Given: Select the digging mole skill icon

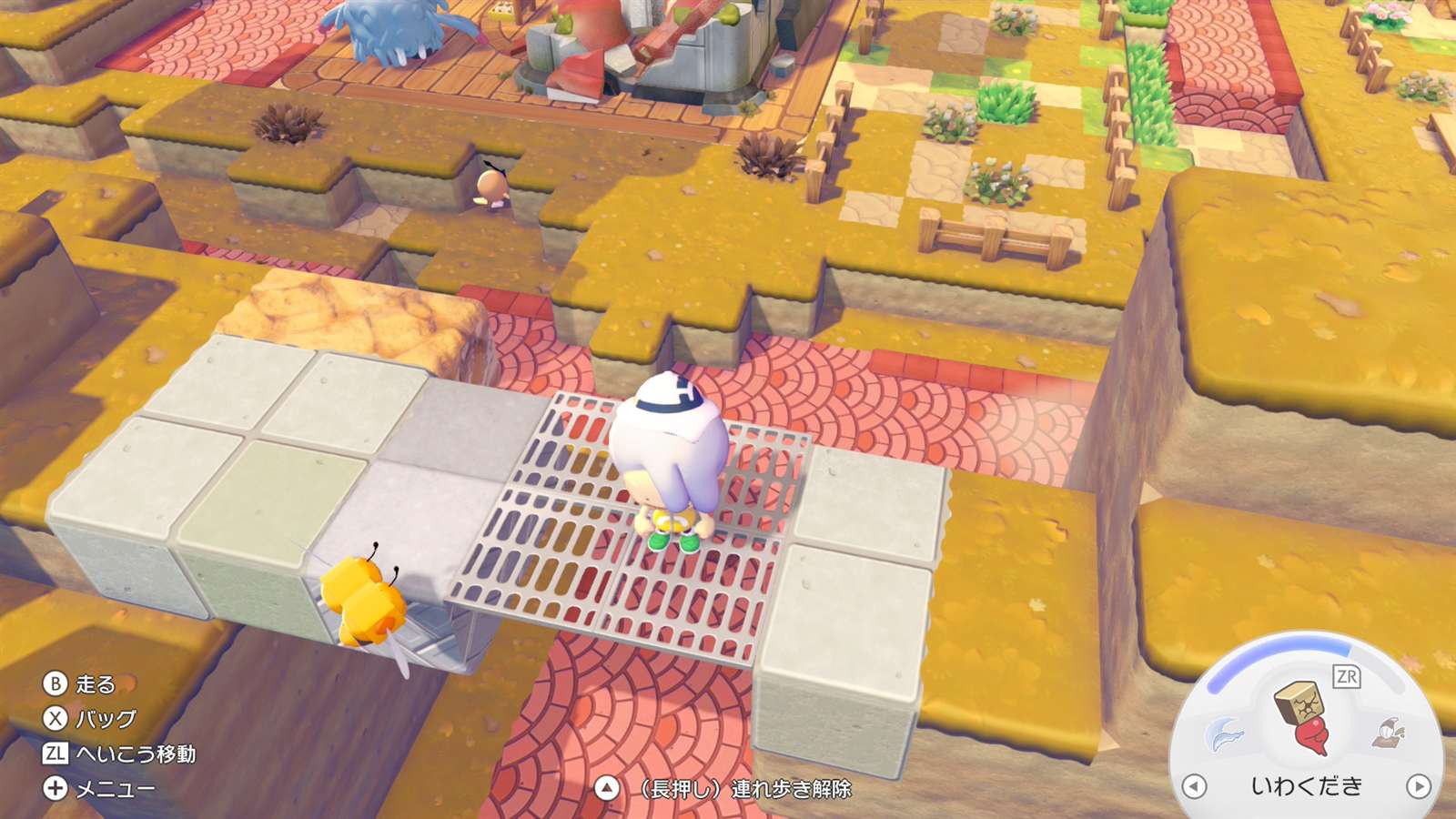Looking at the screenshot, I should click(x=1390, y=731).
